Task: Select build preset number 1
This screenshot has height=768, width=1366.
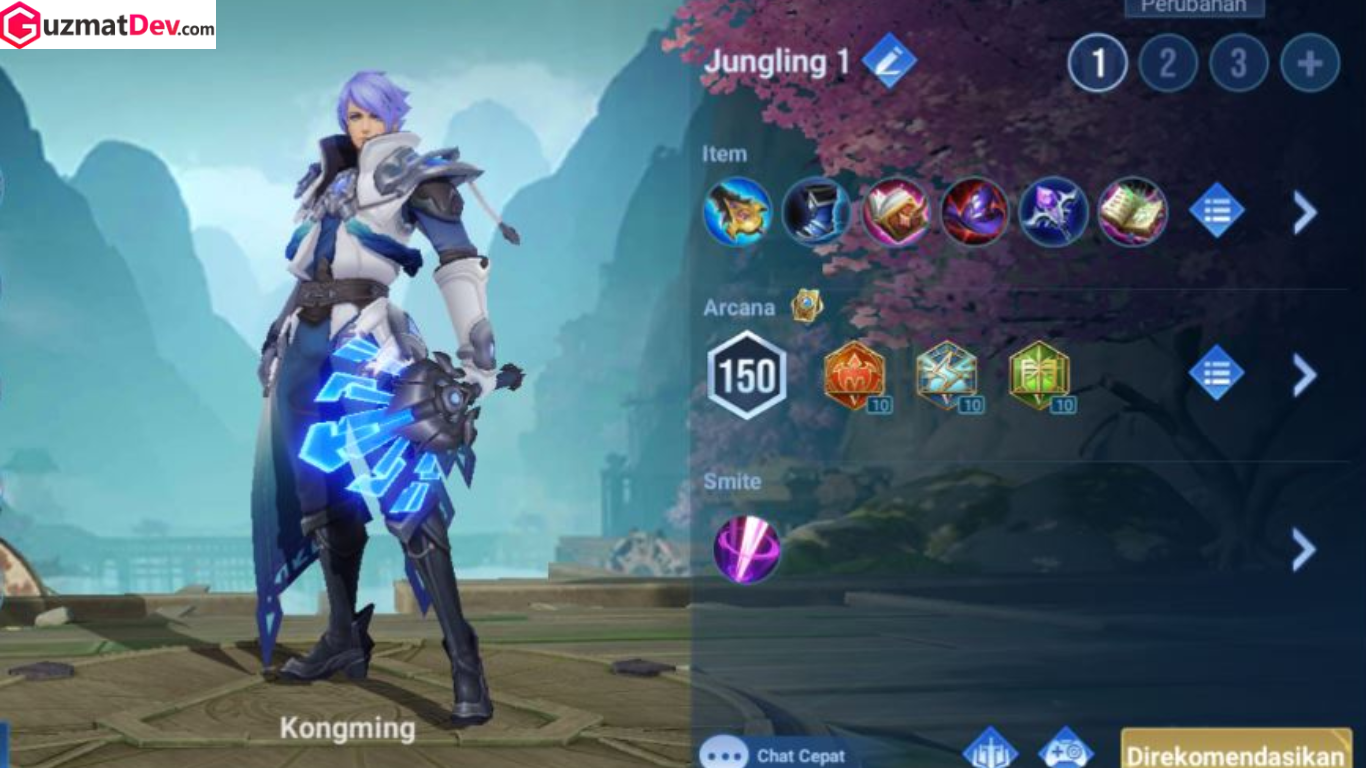Action: [1097, 63]
